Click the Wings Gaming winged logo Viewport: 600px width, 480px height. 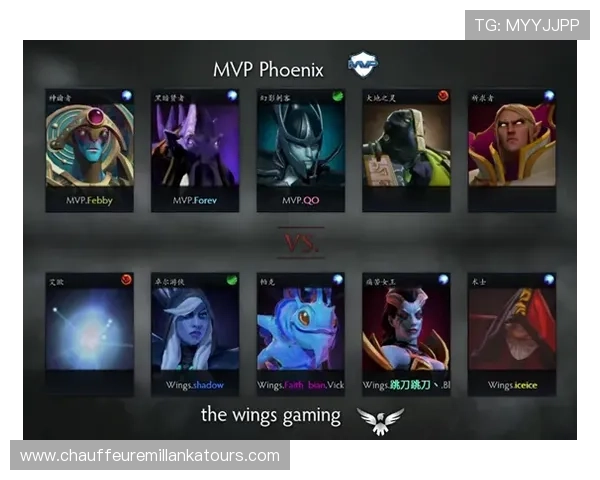tap(386, 419)
